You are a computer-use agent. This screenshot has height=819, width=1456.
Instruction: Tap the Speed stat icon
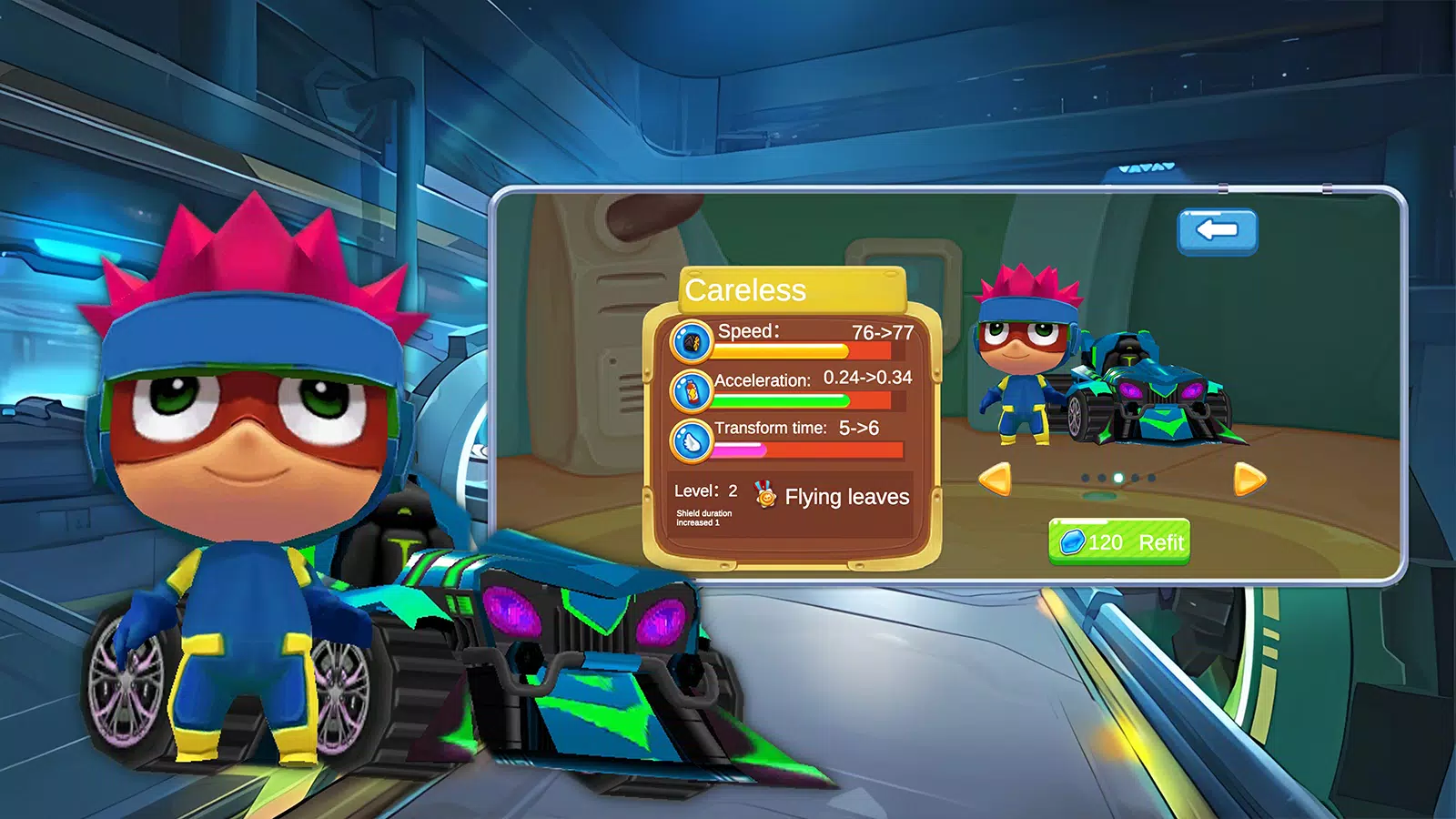(x=692, y=342)
